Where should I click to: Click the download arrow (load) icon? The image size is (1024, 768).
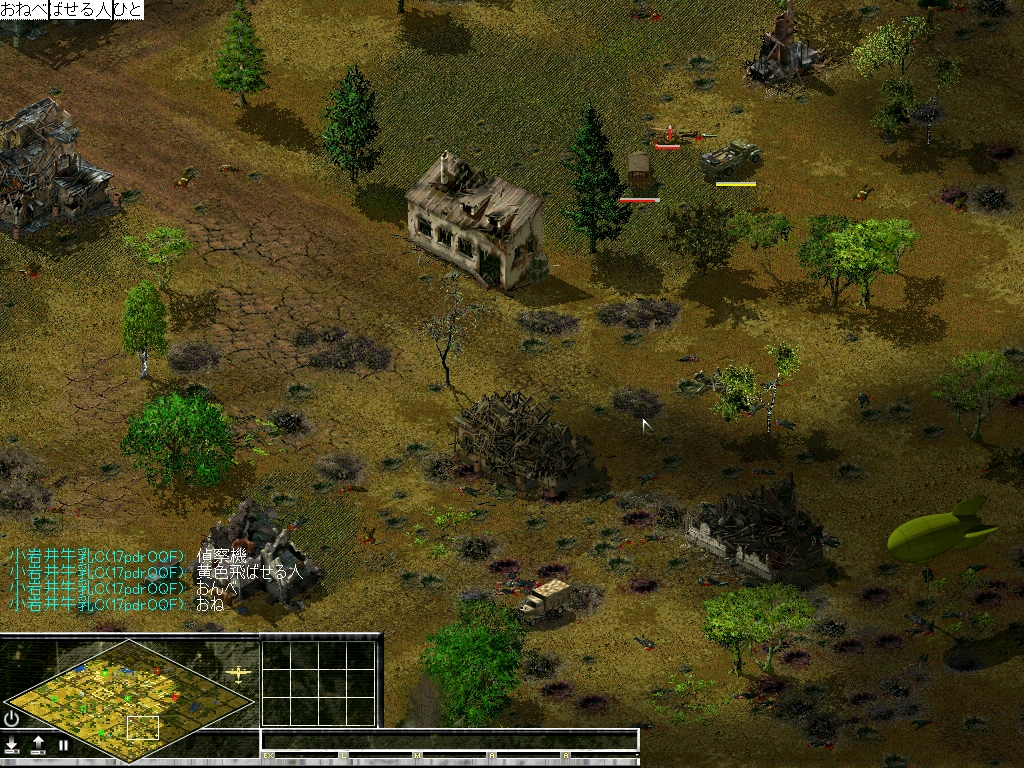pyautogui.click(x=12, y=745)
